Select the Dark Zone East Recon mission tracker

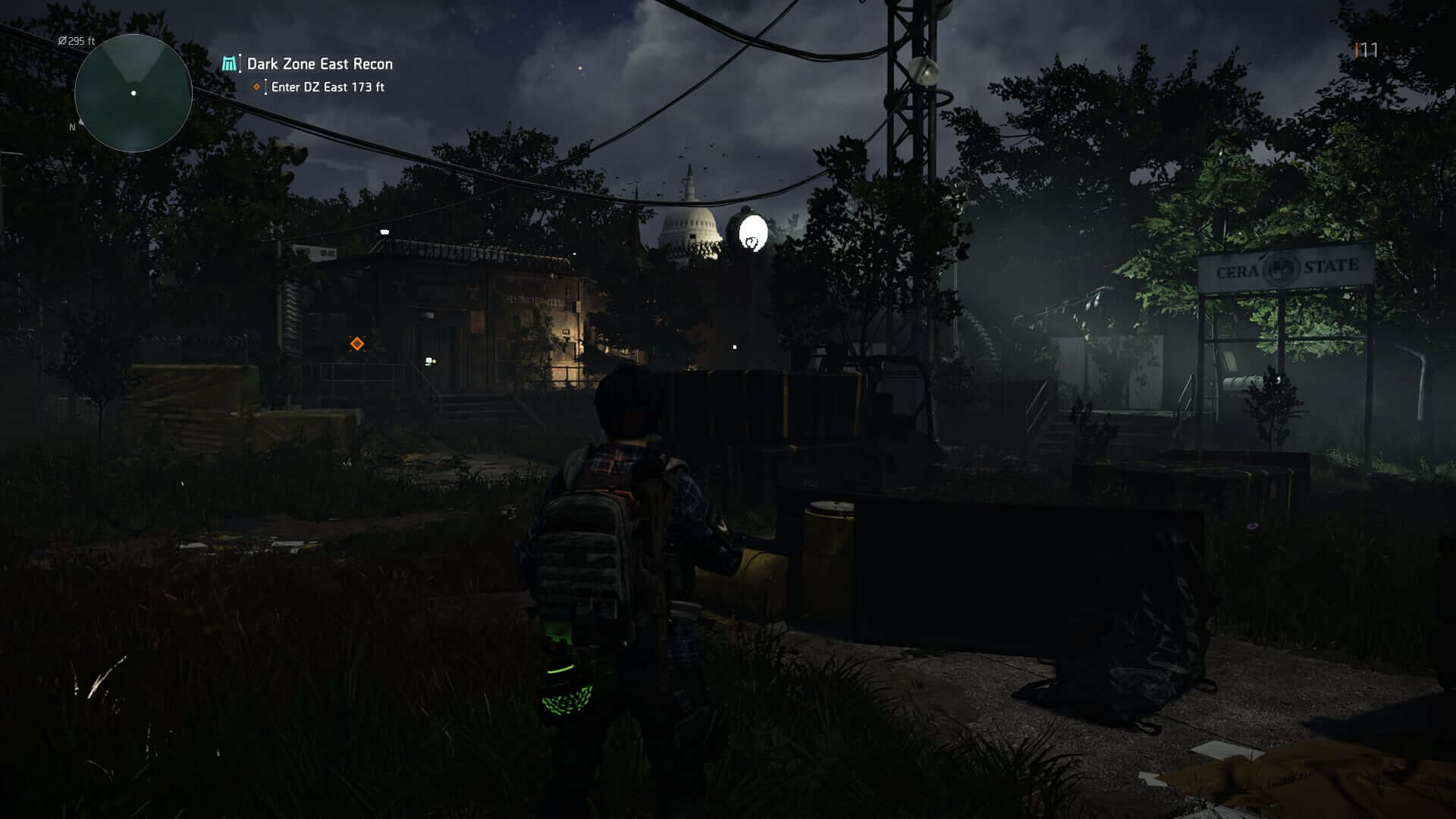(x=319, y=64)
